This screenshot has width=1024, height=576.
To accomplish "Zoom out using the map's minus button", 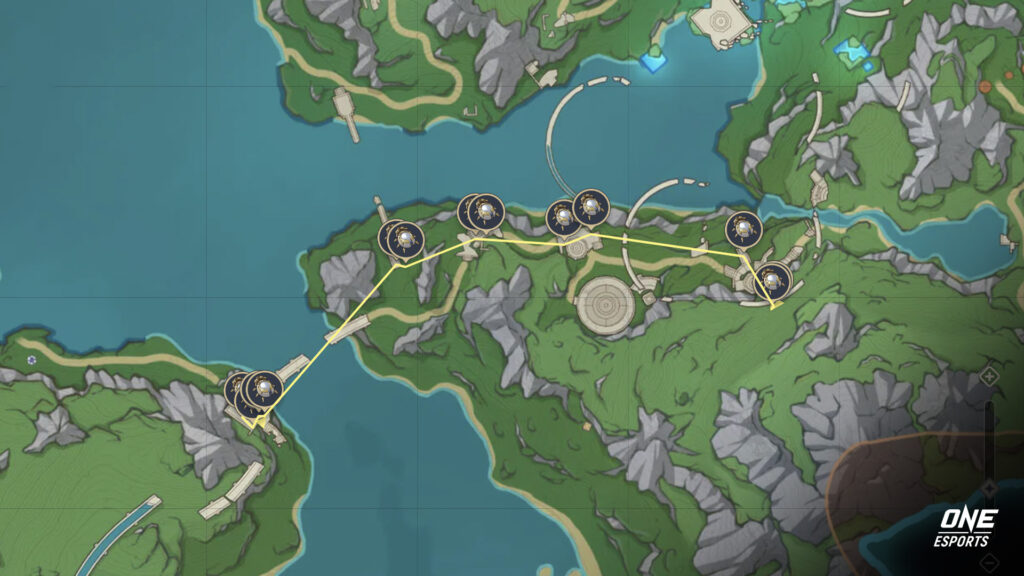I will tap(989, 487).
